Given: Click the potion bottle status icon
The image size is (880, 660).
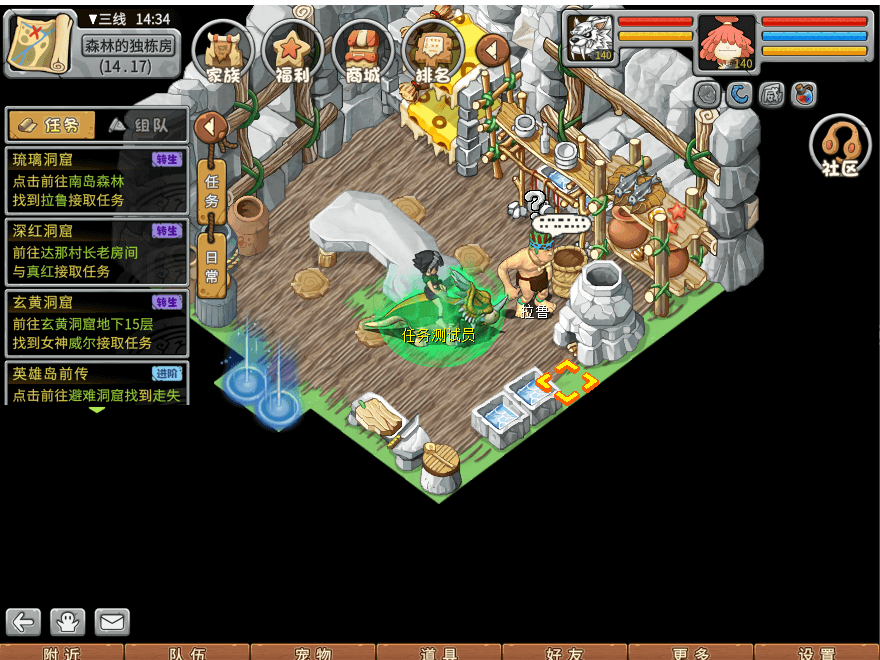Looking at the screenshot, I should (804, 94).
